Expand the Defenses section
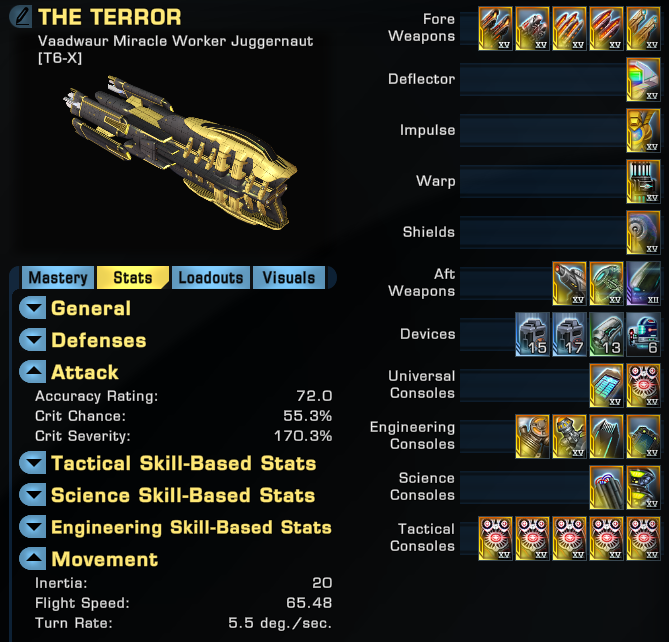This screenshot has width=669, height=642. coord(34,341)
